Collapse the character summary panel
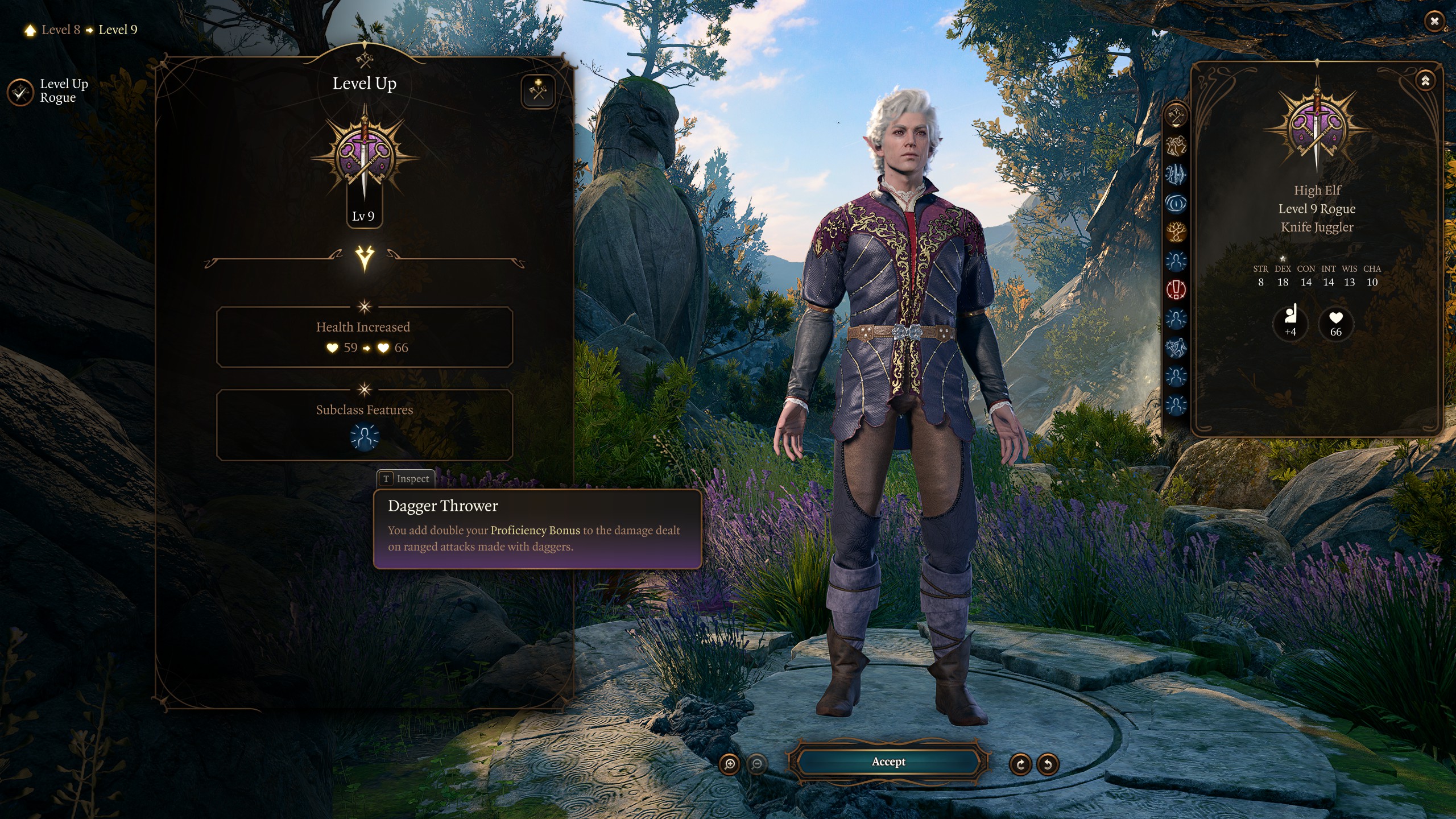The image size is (1456, 819). (x=1425, y=81)
